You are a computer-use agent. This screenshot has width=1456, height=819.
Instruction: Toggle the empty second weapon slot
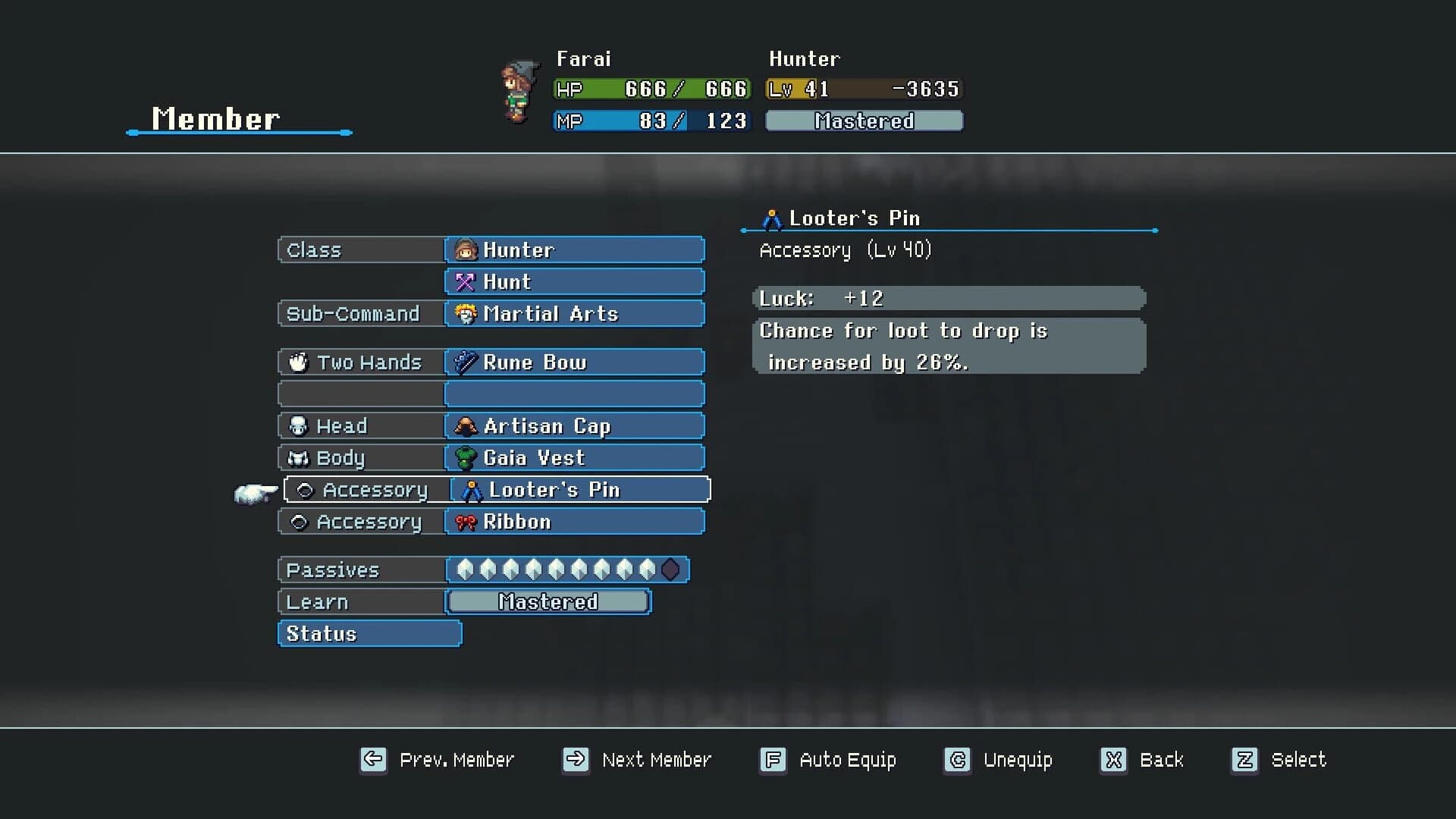coord(574,394)
